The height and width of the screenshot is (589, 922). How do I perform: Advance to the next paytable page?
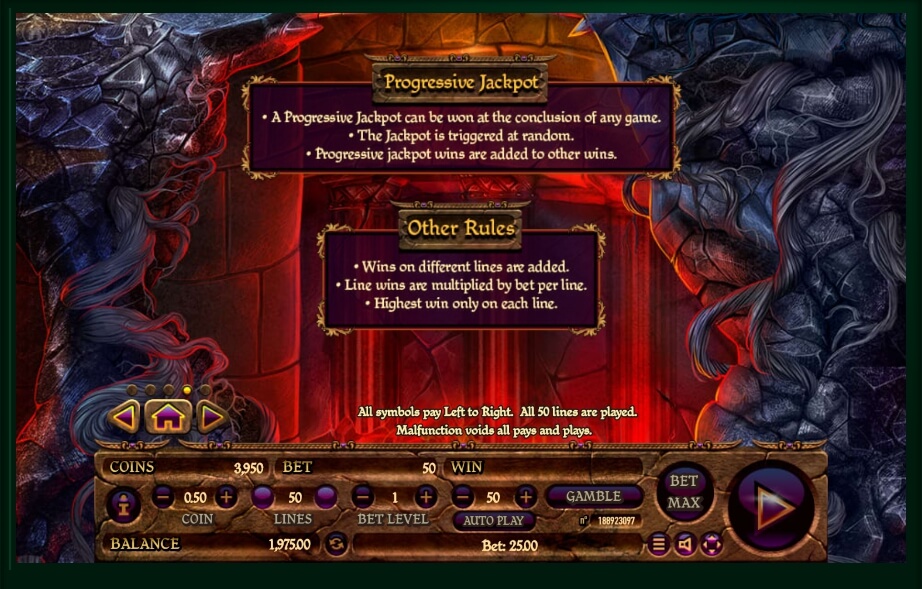[210, 417]
